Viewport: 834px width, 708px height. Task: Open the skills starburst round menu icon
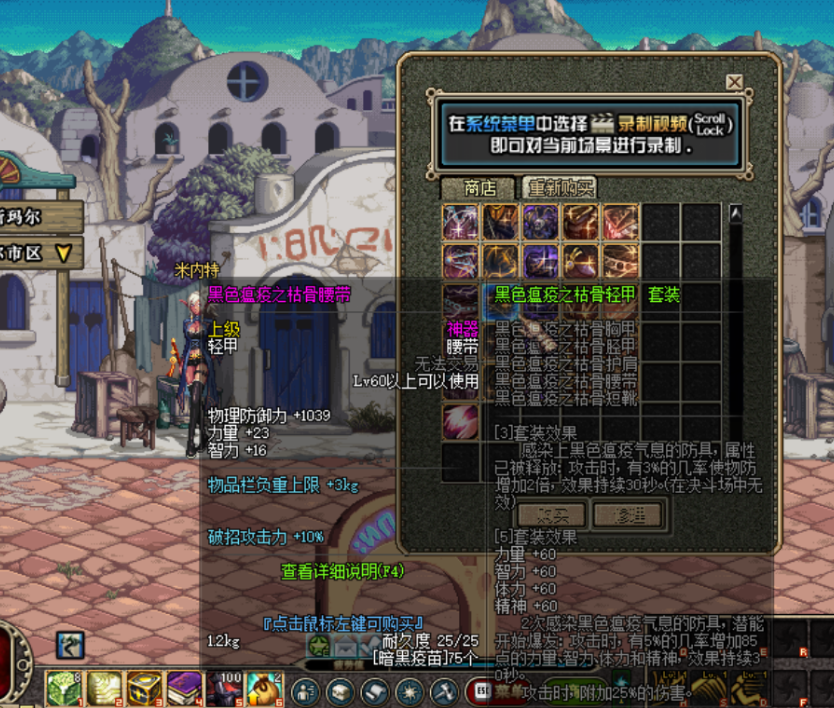[x=409, y=690]
